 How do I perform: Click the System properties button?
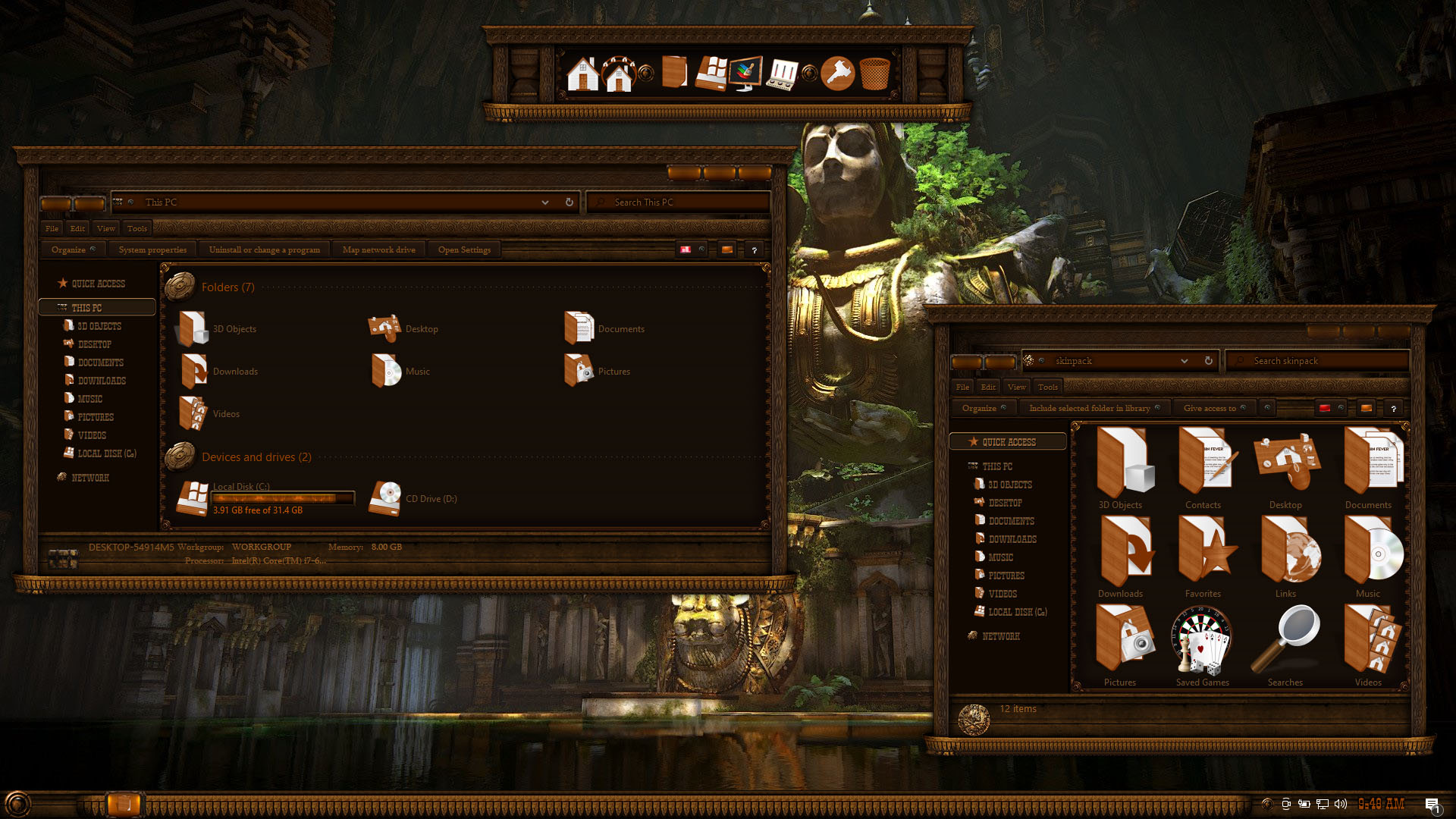coord(152,249)
